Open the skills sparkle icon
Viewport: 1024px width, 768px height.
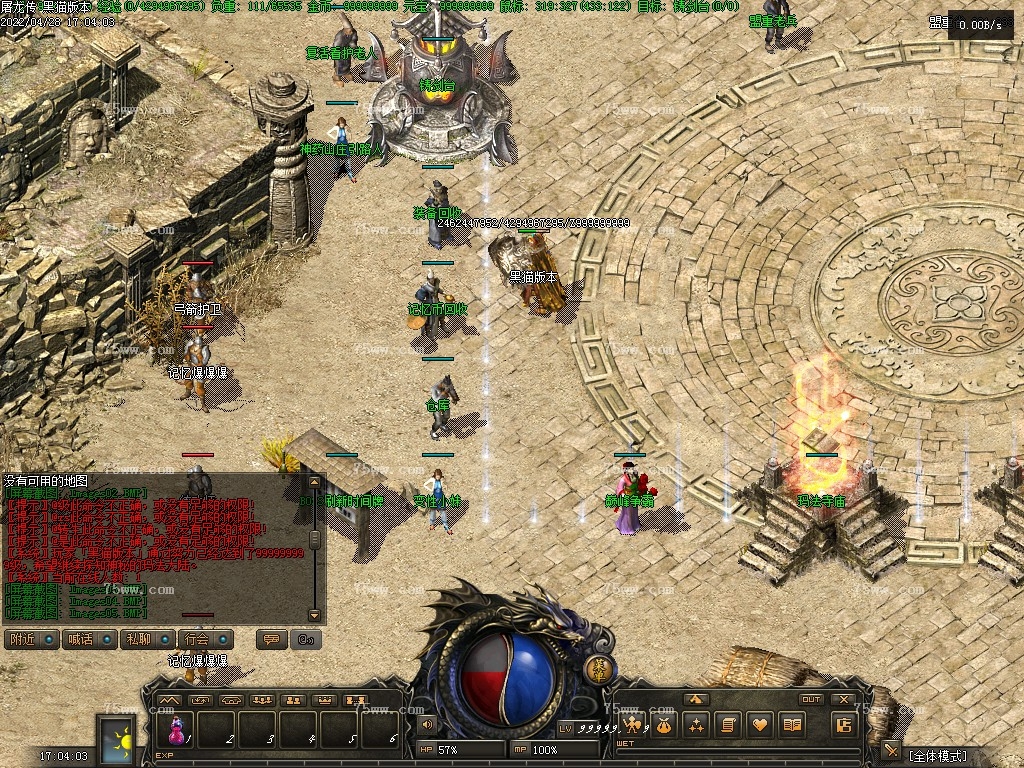coord(697,725)
